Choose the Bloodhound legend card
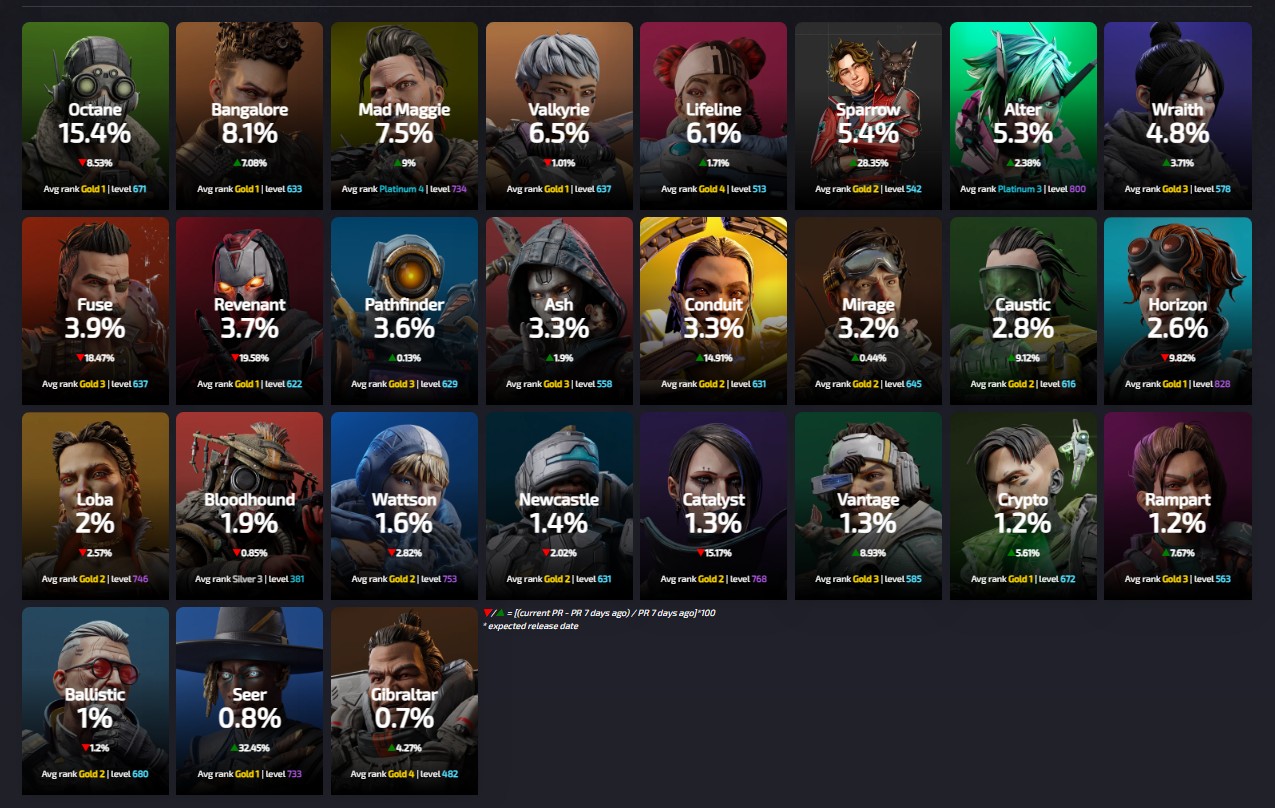Viewport: 1275px width, 808px height. tap(249, 506)
